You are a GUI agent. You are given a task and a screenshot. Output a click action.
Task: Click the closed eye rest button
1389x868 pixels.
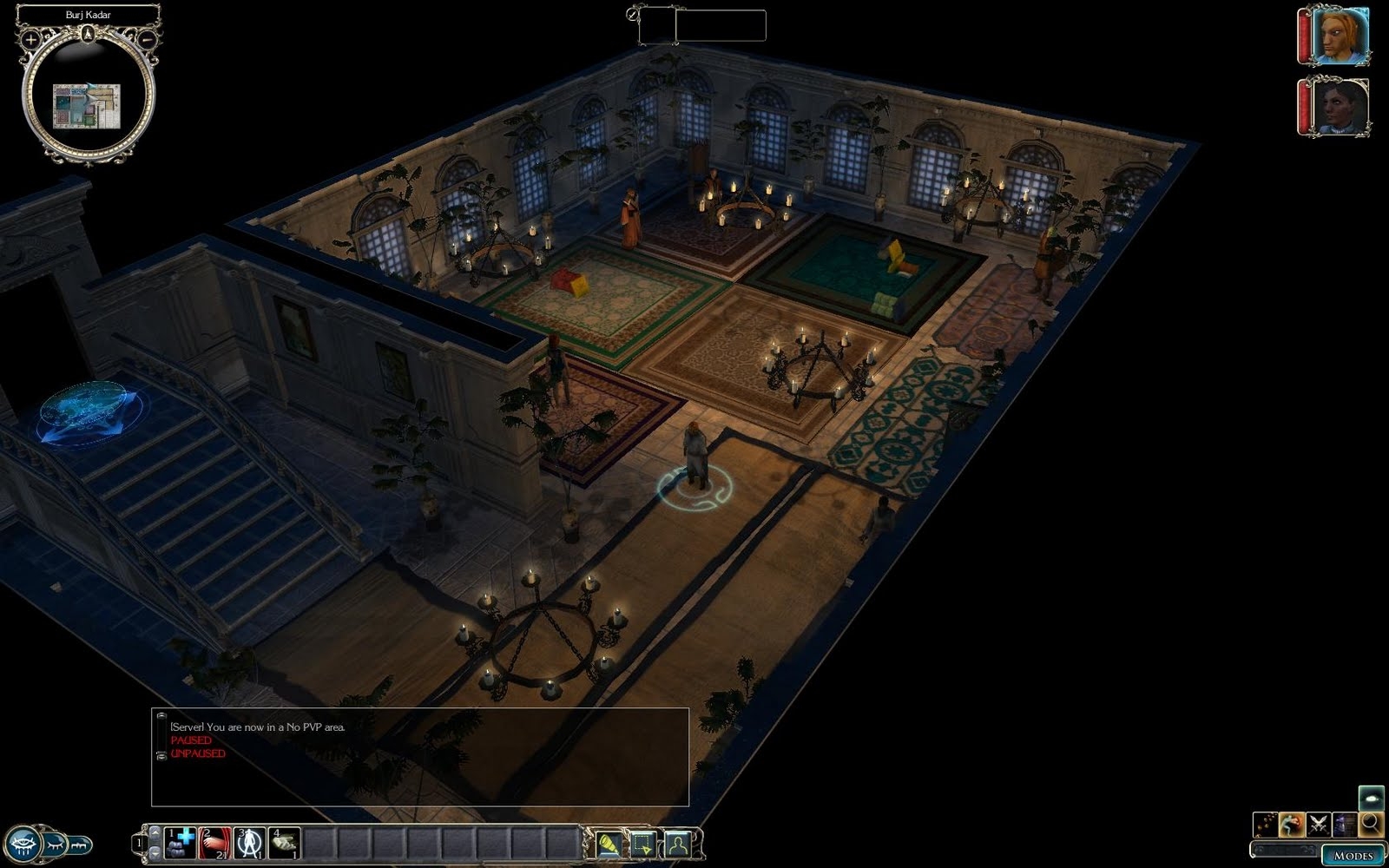pyautogui.click(x=54, y=843)
